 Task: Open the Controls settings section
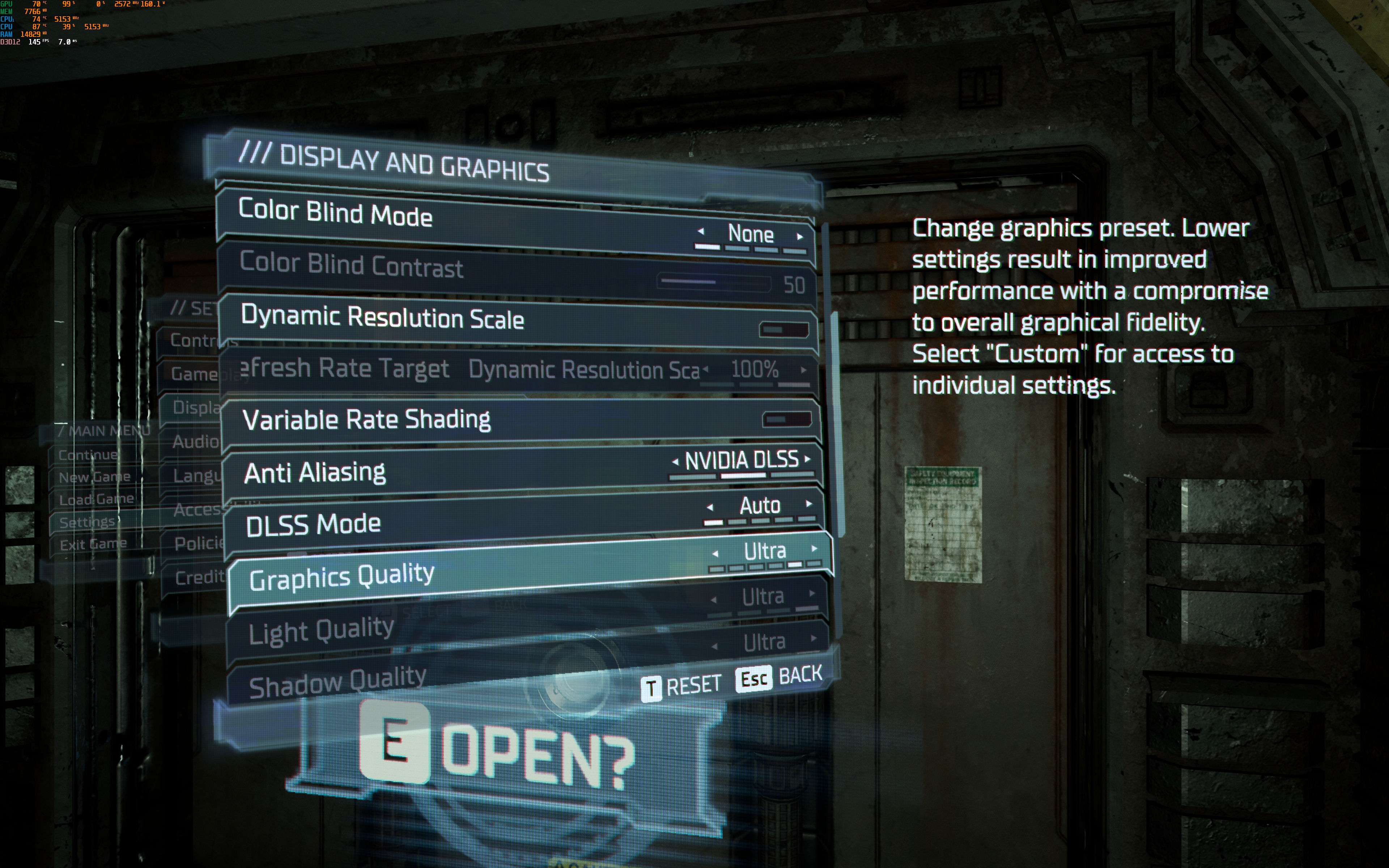192,340
